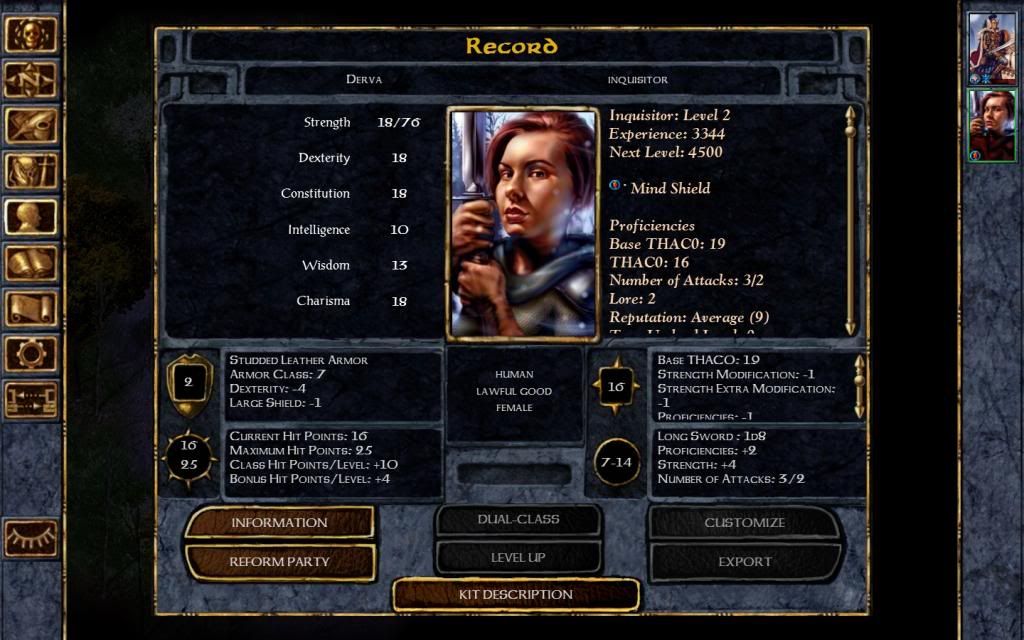Open the area map using the compass icon
This screenshot has width=1024, height=640.
click(x=31, y=80)
